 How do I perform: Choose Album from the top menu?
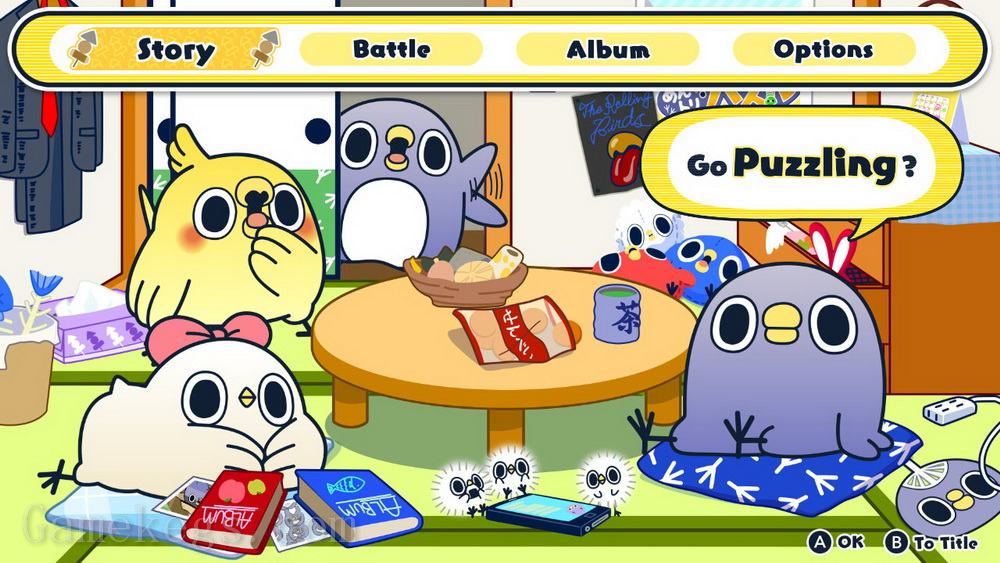click(x=607, y=49)
